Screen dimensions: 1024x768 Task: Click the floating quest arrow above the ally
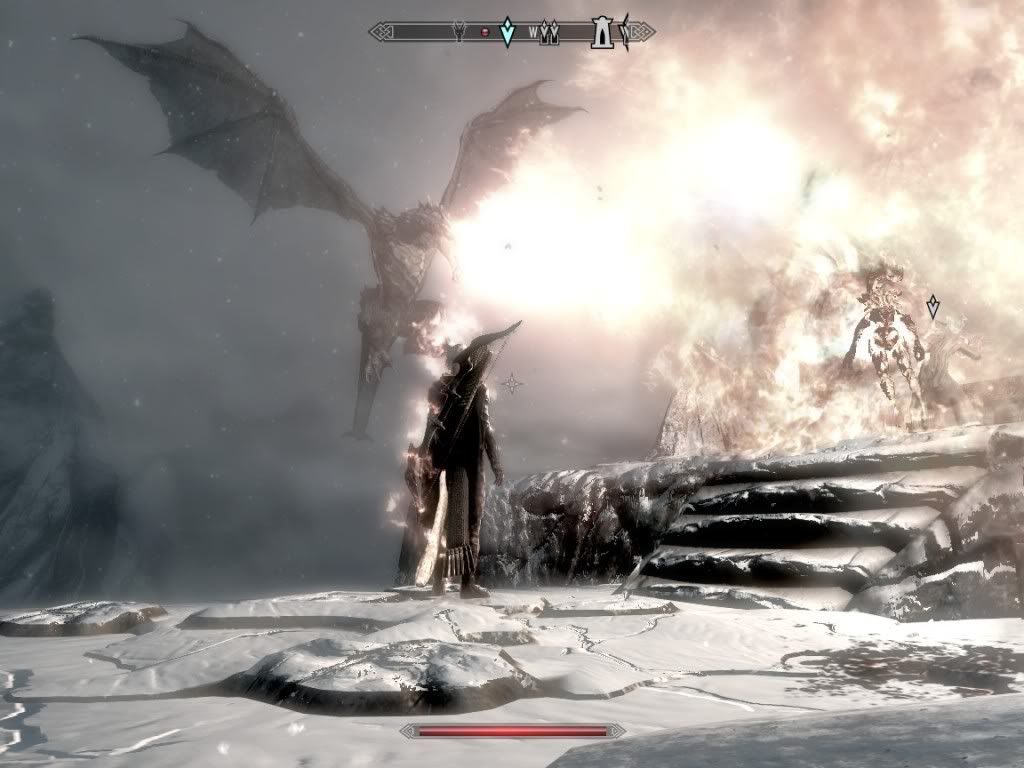pyautogui.click(x=933, y=306)
